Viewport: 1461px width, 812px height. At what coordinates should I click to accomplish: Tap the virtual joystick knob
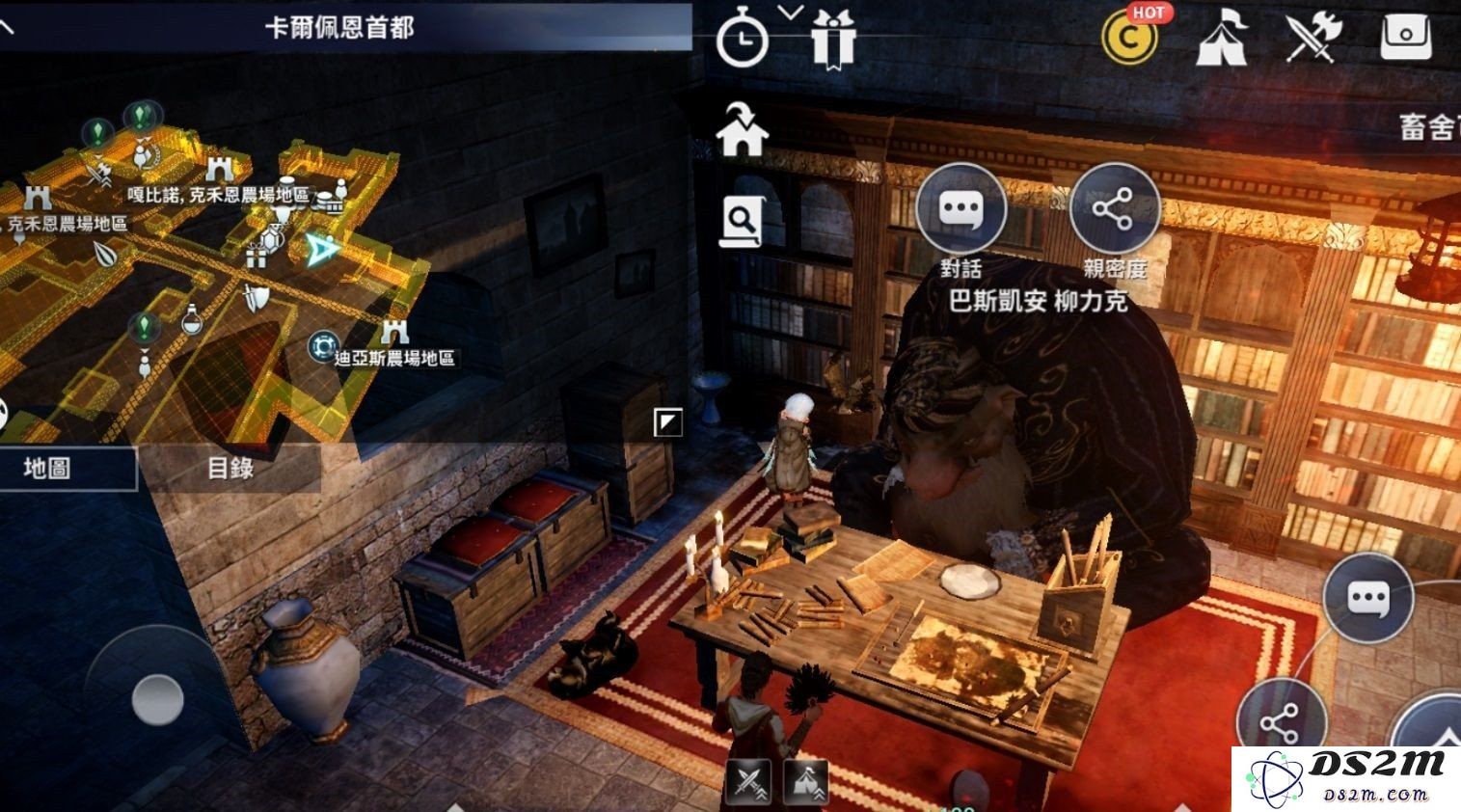pos(157,697)
